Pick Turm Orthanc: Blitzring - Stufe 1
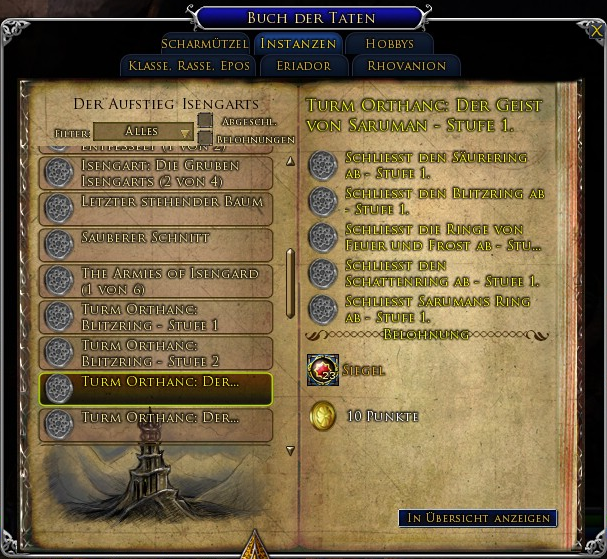This screenshot has width=607, height=559. (155, 317)
